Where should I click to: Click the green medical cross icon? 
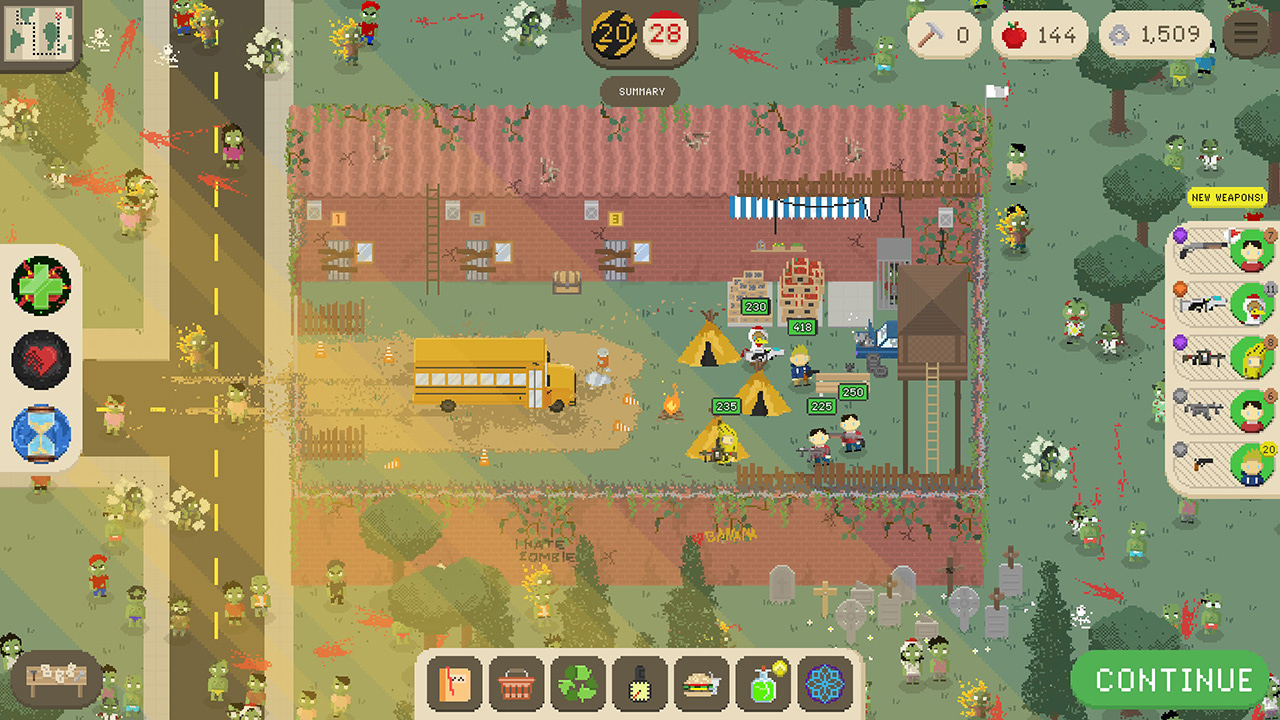(x=42, y=288)
